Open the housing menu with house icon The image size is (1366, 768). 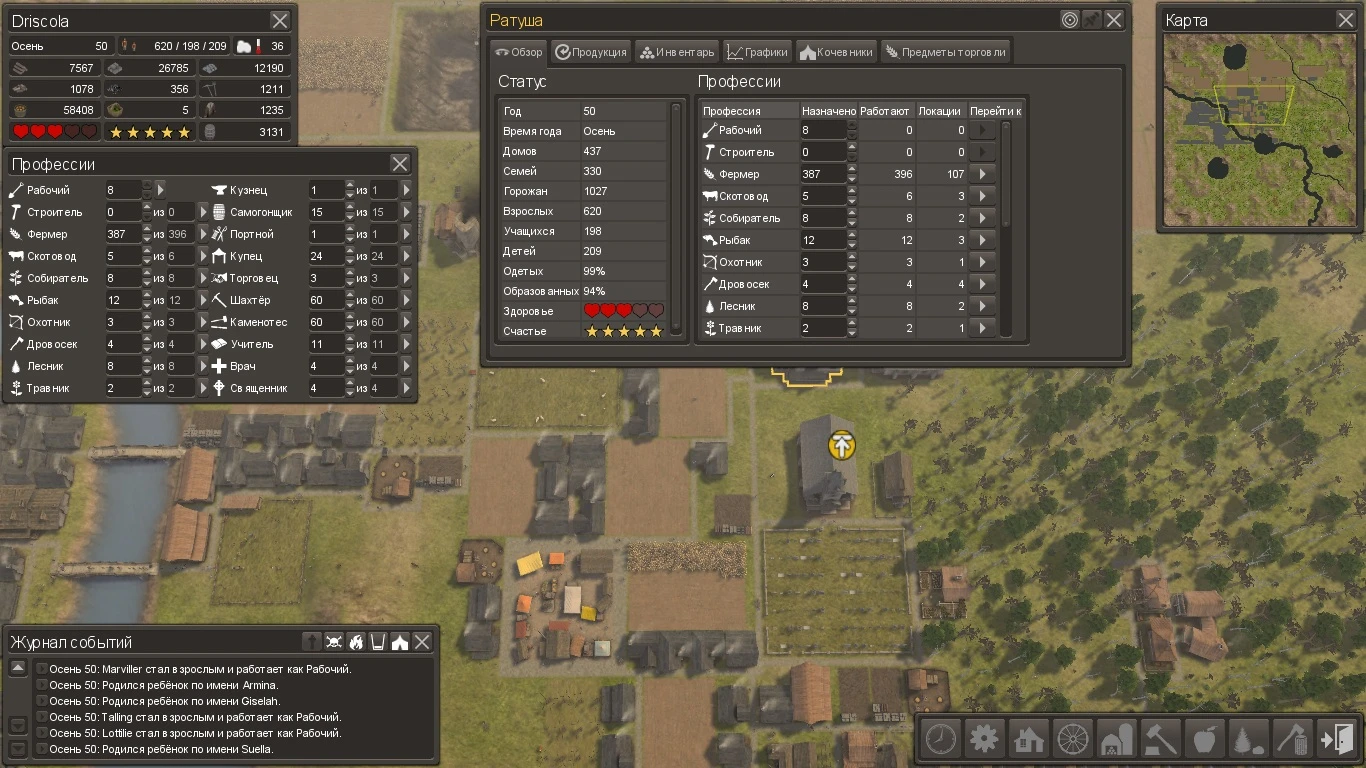pos(1028,738)
